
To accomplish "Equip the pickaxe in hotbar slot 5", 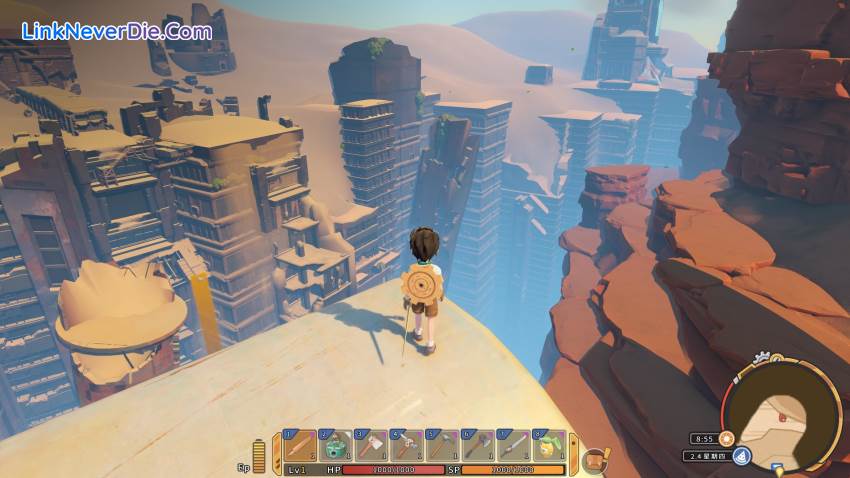I will [442, 445].
